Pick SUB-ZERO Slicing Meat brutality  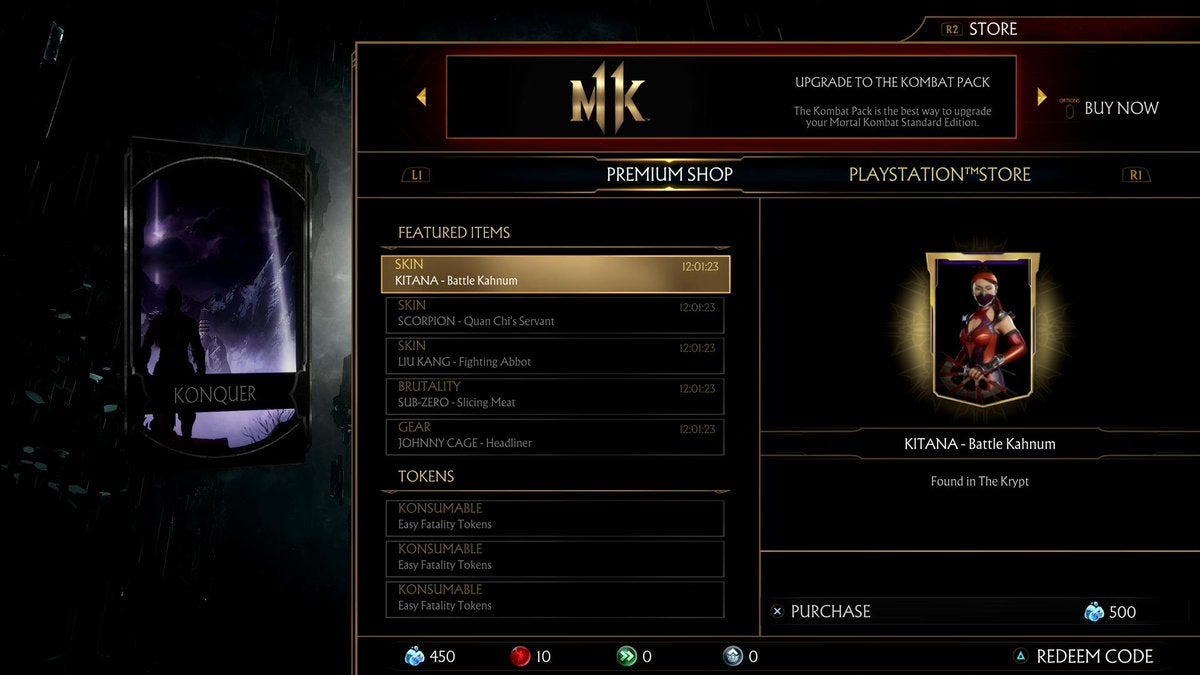(x=555, y=396)
